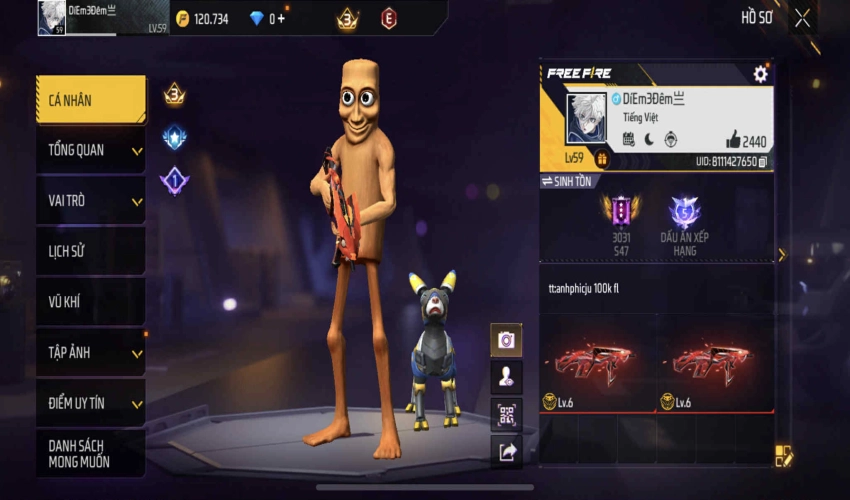Open the Dấu Ấn Xếp Hạng badge
The height and width of the screenshot is (500, 850).
(x=684, y=225)
